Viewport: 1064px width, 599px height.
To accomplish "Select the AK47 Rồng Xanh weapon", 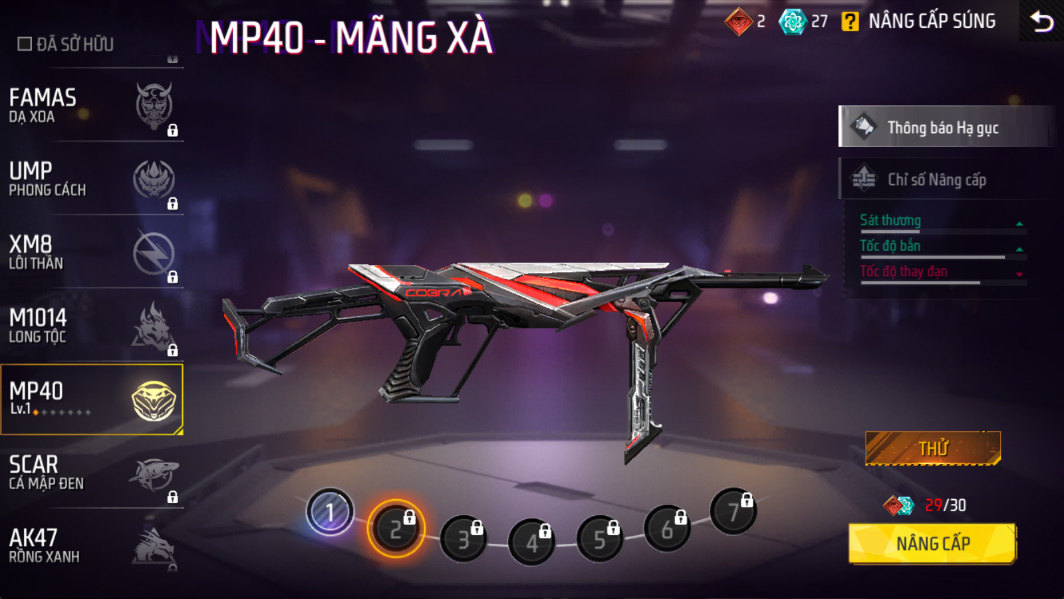I will coord(91,545).
